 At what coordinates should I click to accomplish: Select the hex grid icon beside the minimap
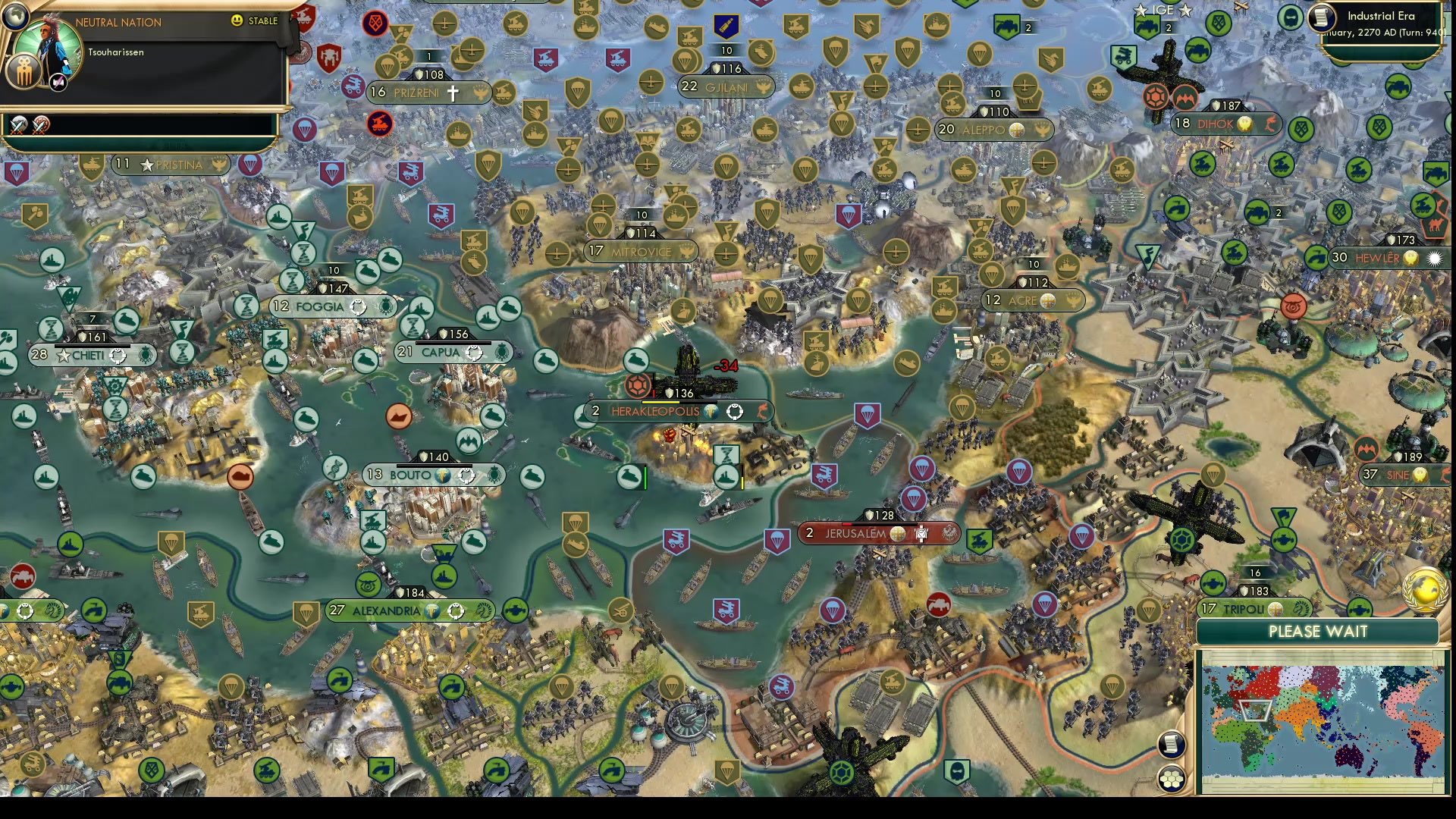(1172, 780)
